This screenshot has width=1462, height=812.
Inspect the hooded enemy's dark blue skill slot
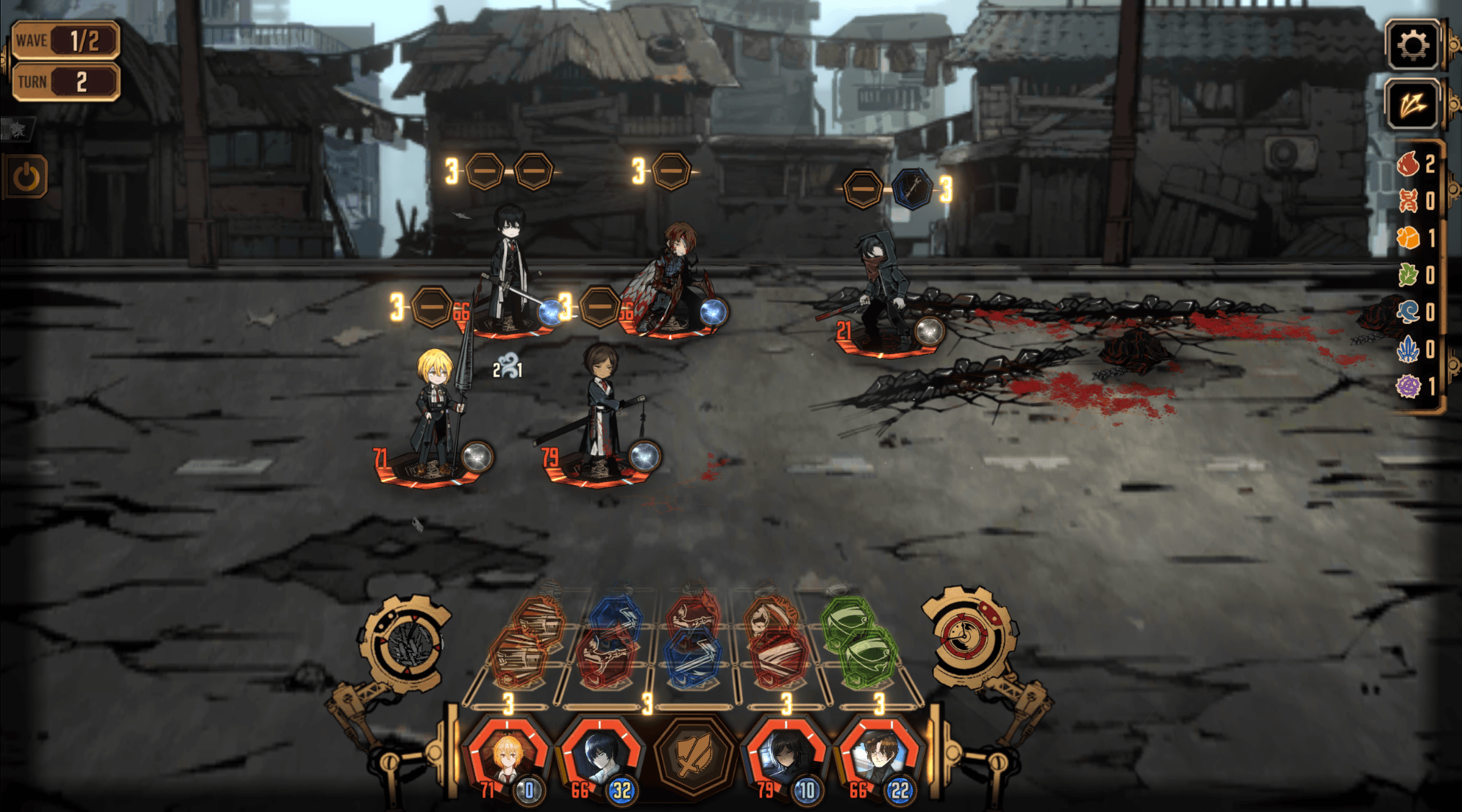[912, 190]
